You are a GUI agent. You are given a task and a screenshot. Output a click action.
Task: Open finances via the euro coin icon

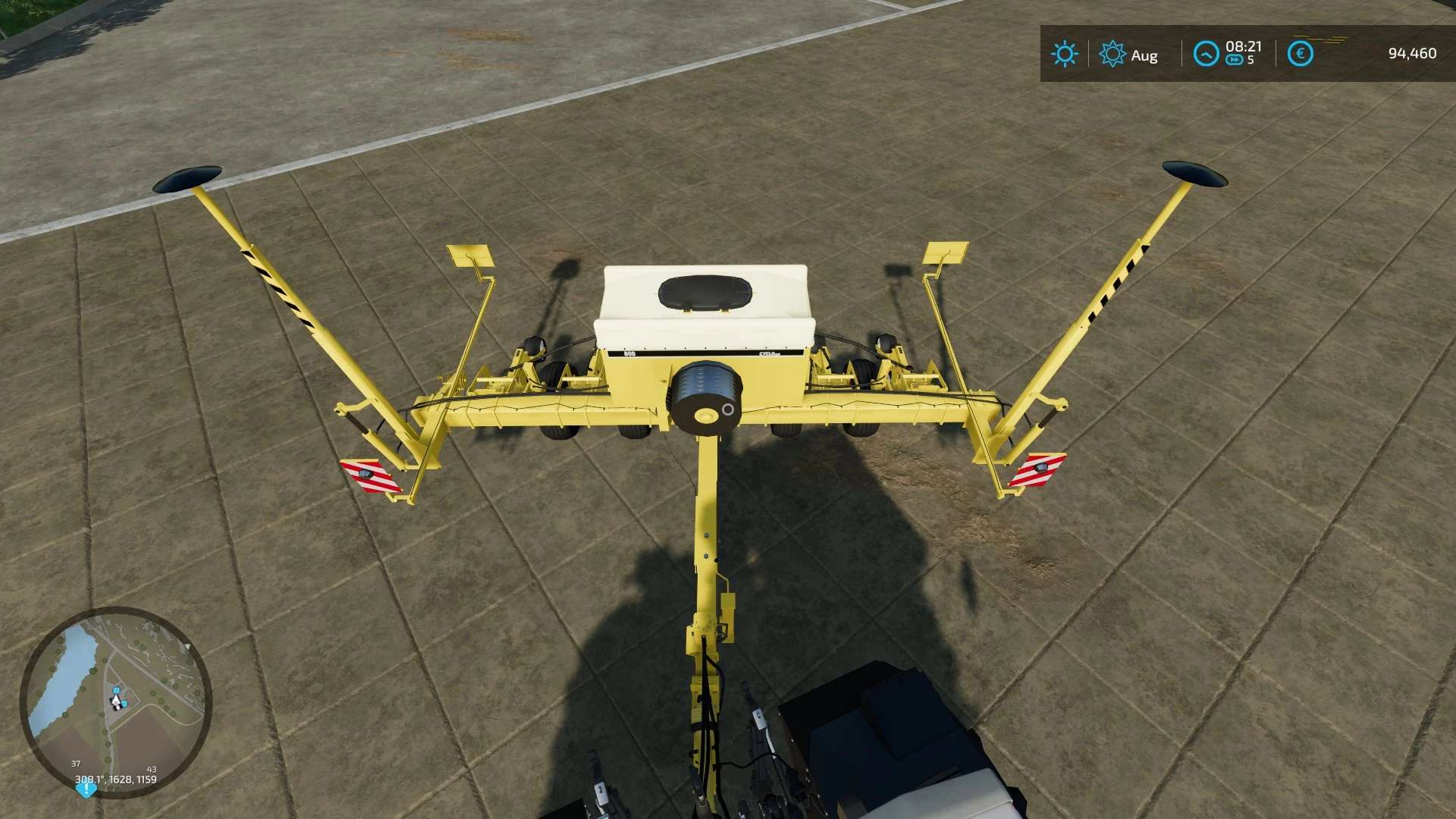1301,54
